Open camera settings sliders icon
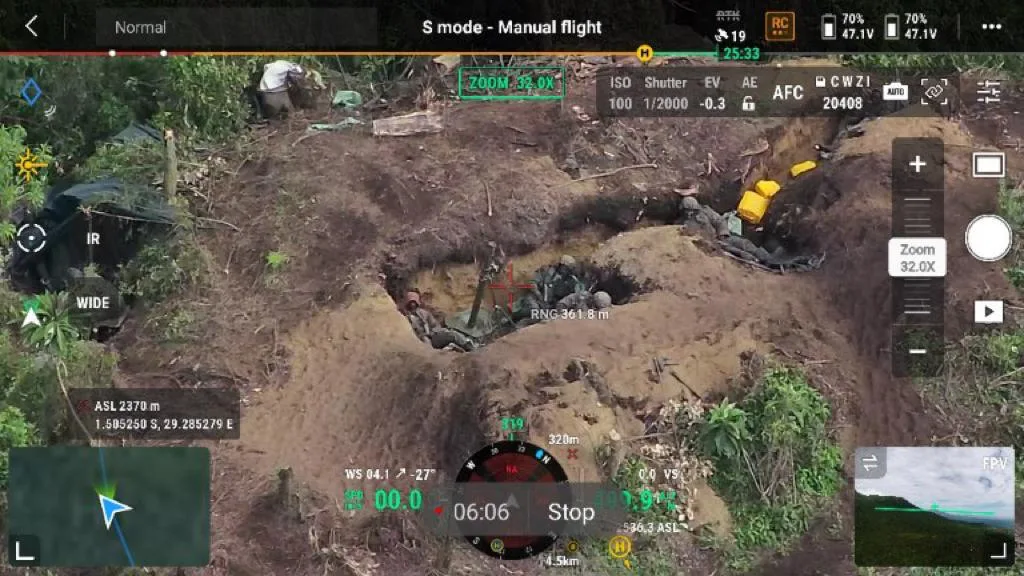Image resolution: width=1024 pixels, height=576 pixels. [x=988, y=93]
